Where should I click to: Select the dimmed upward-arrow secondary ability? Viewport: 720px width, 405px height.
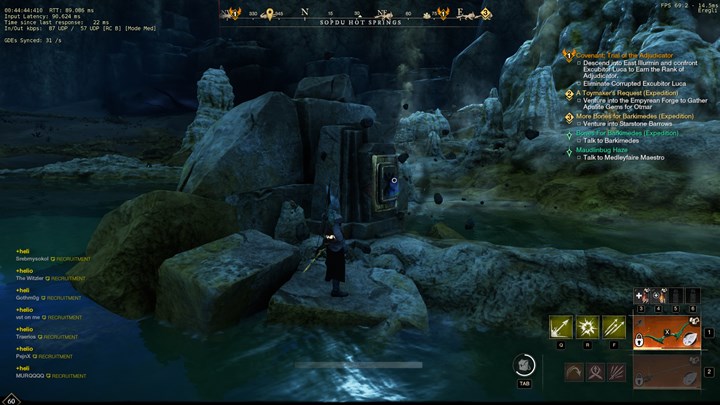point(595,373)
